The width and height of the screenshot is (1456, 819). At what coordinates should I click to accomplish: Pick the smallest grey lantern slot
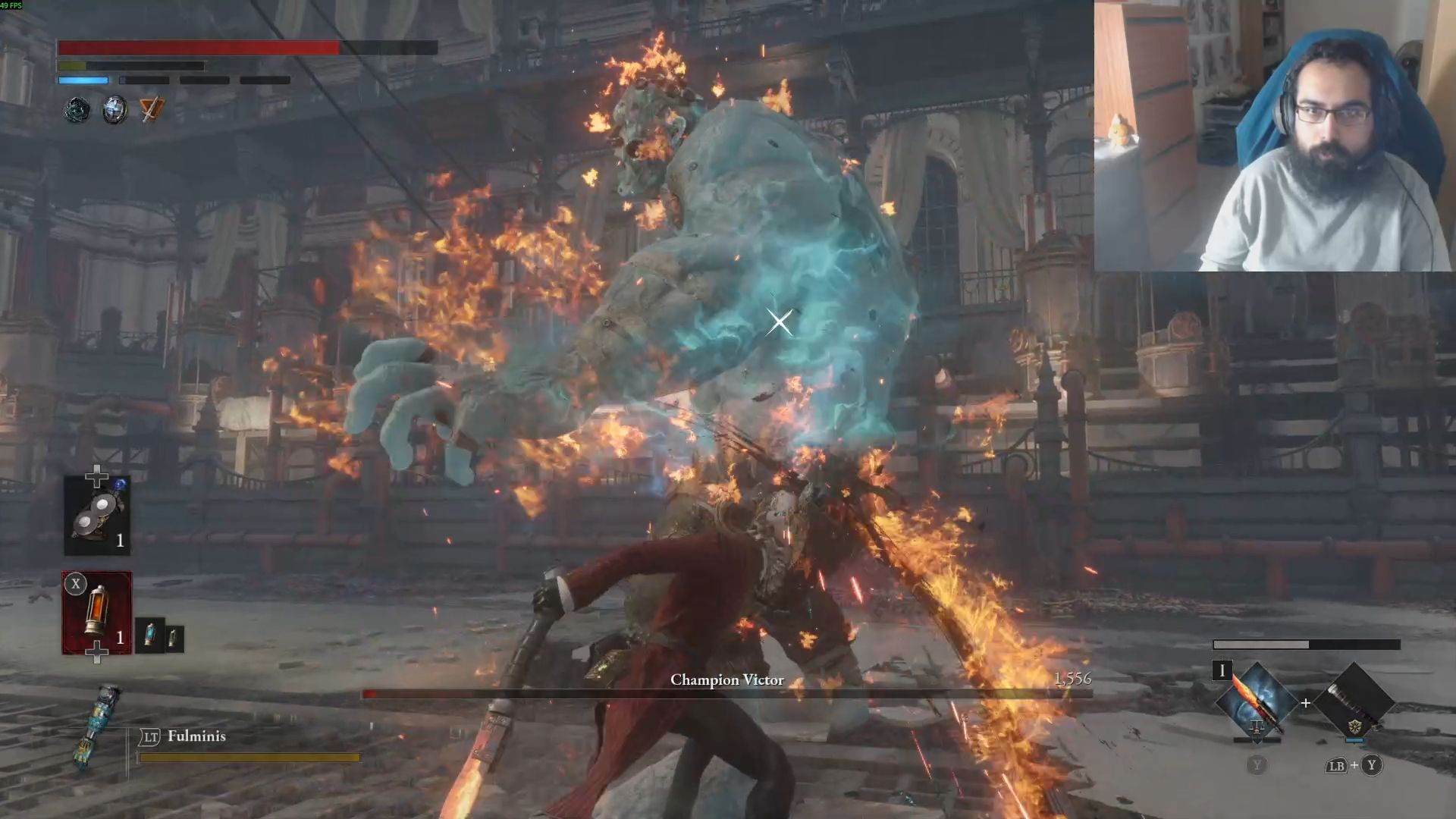[174, 639]
